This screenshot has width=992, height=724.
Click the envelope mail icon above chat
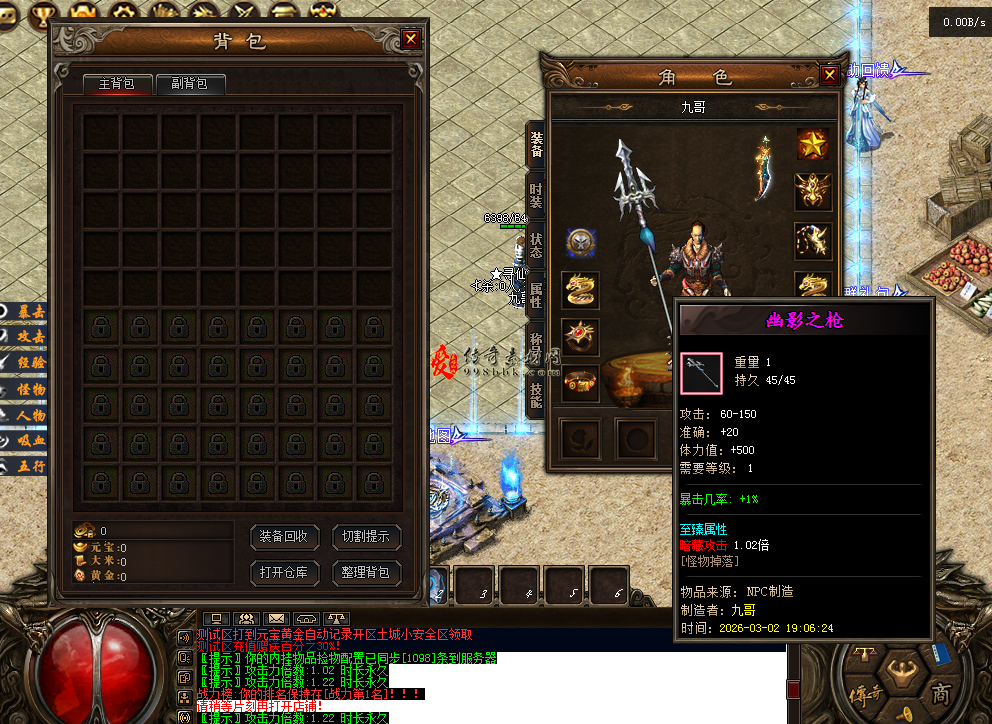coord(277,619)
